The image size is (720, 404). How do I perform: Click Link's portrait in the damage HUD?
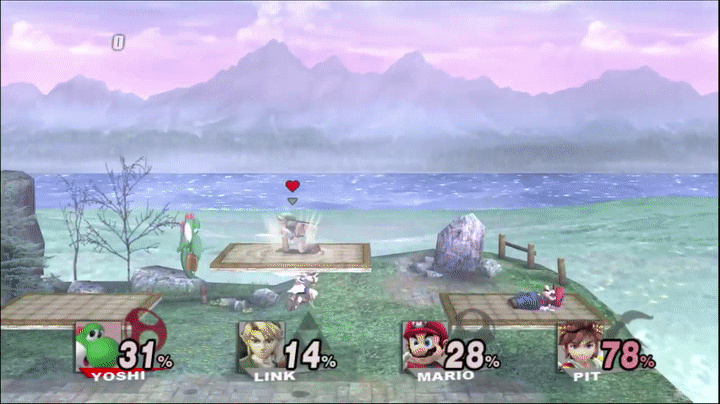click(259, 345)
